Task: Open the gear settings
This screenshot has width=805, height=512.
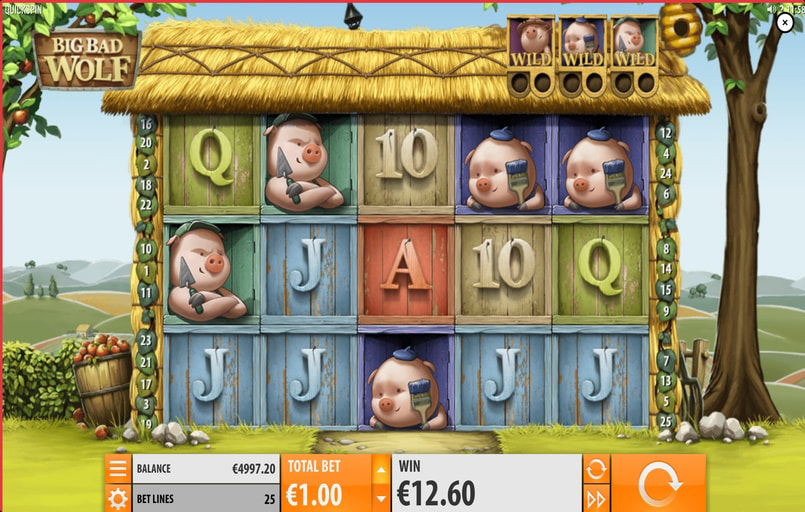Action: tap(118, 498)
